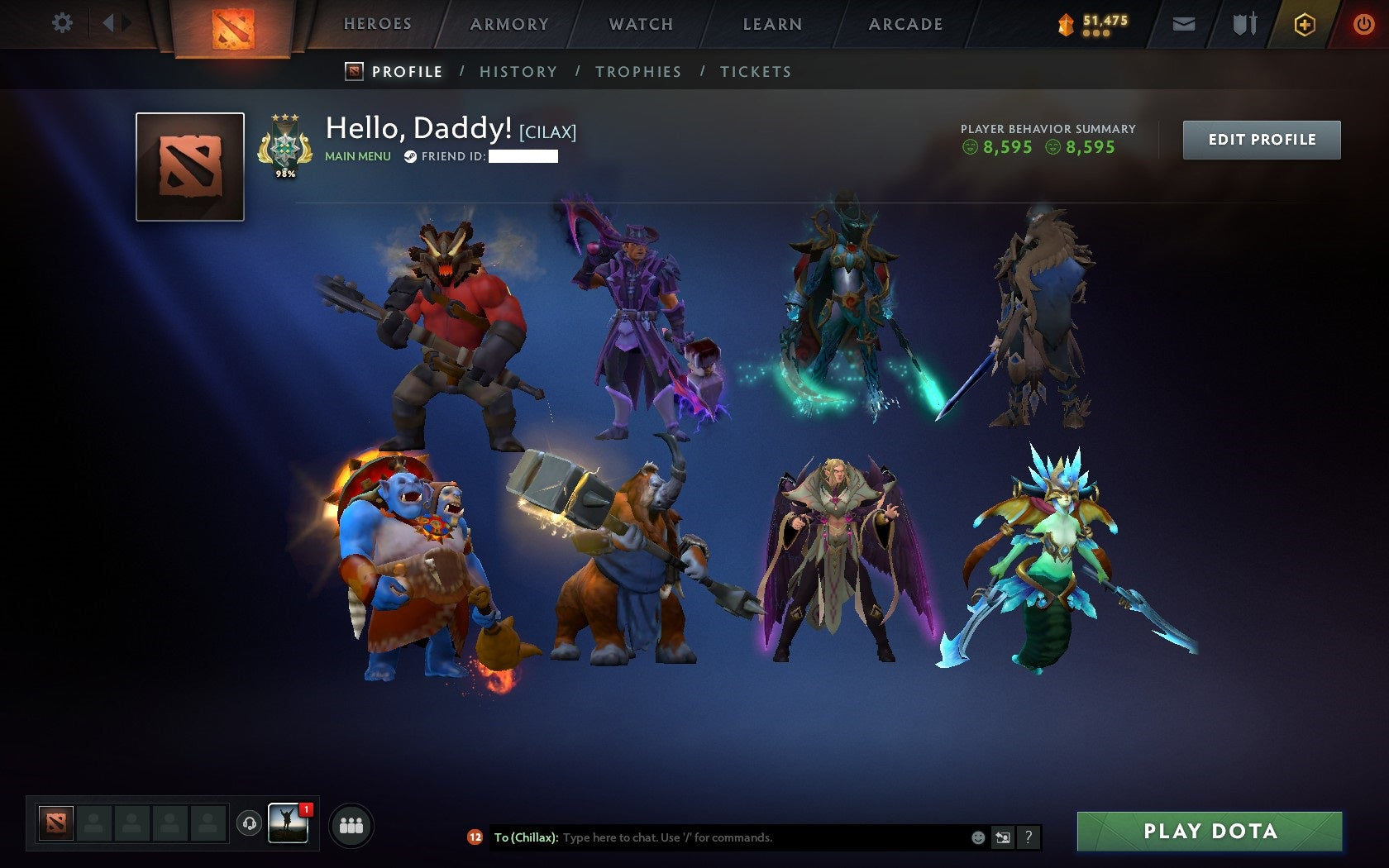
Task: Click the rank medal emblem showing 98%
Action: (x=284, y=146)
